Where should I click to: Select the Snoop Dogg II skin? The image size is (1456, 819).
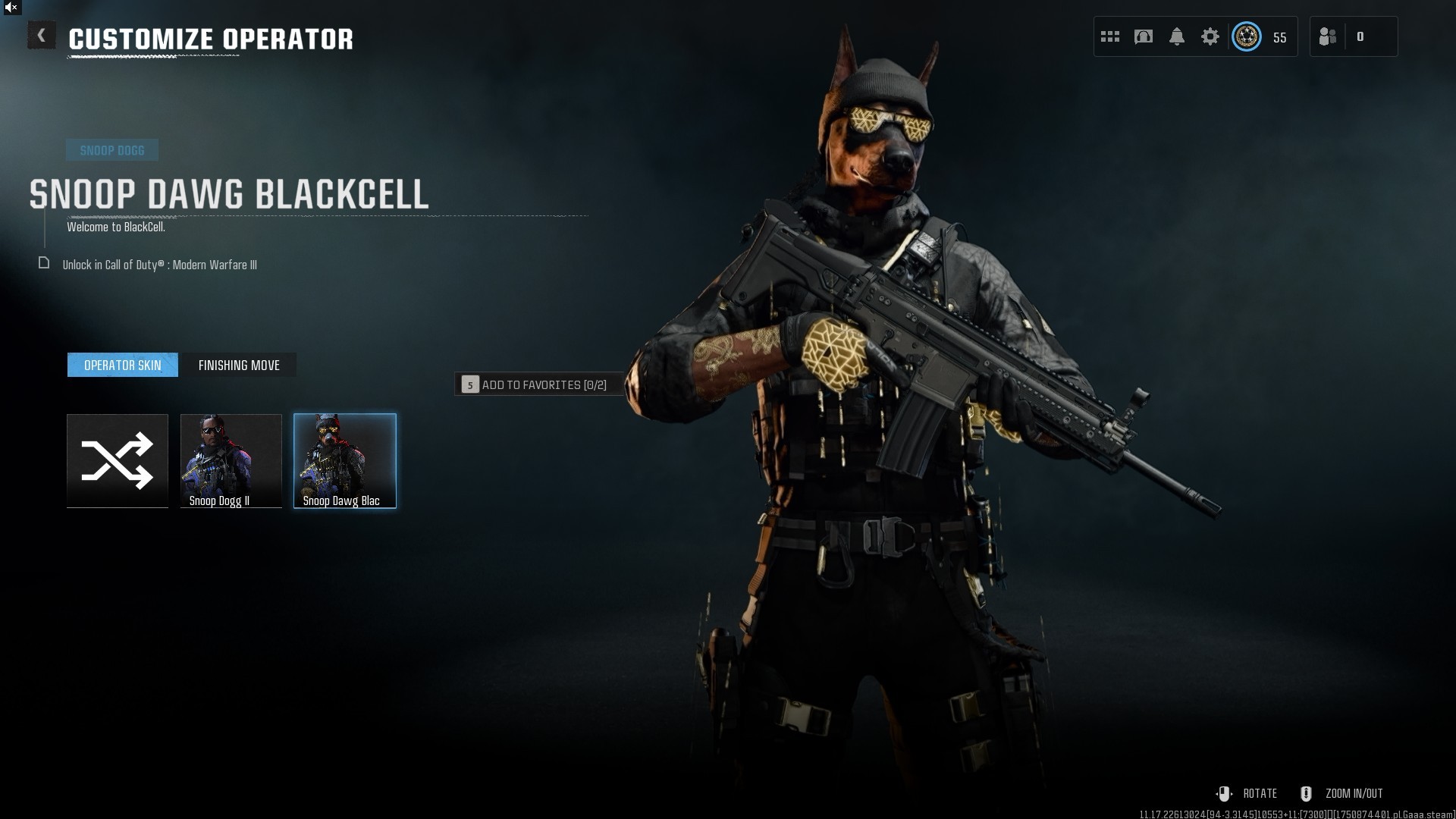(x=231, y=460)
